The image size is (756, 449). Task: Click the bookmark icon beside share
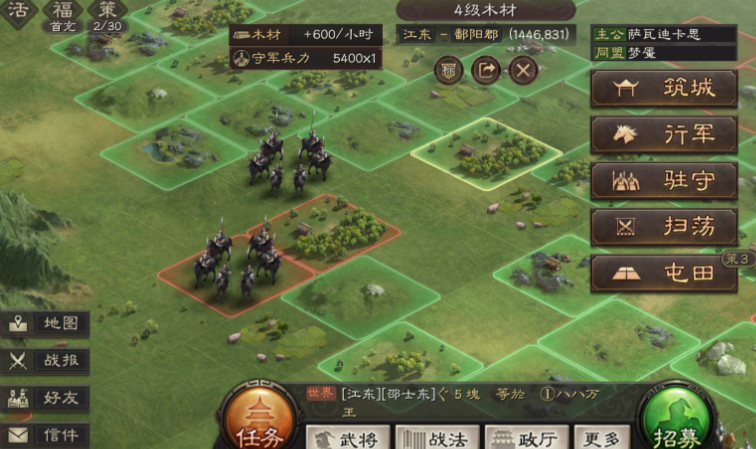click(449, 70)
